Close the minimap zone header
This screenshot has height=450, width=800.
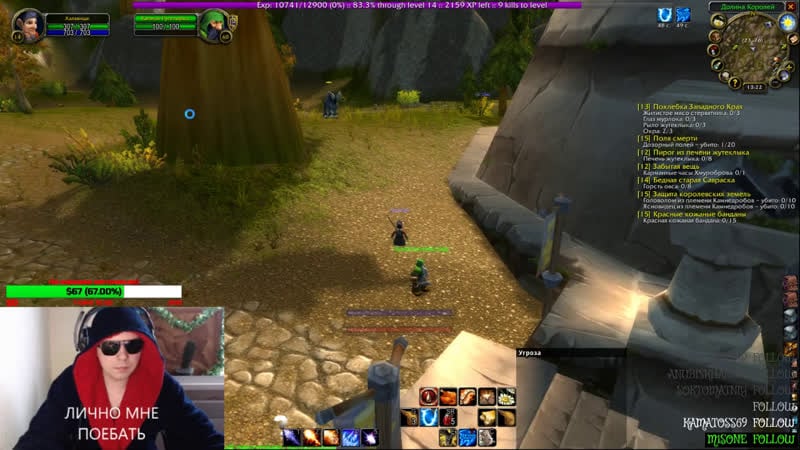click(790, 7)
